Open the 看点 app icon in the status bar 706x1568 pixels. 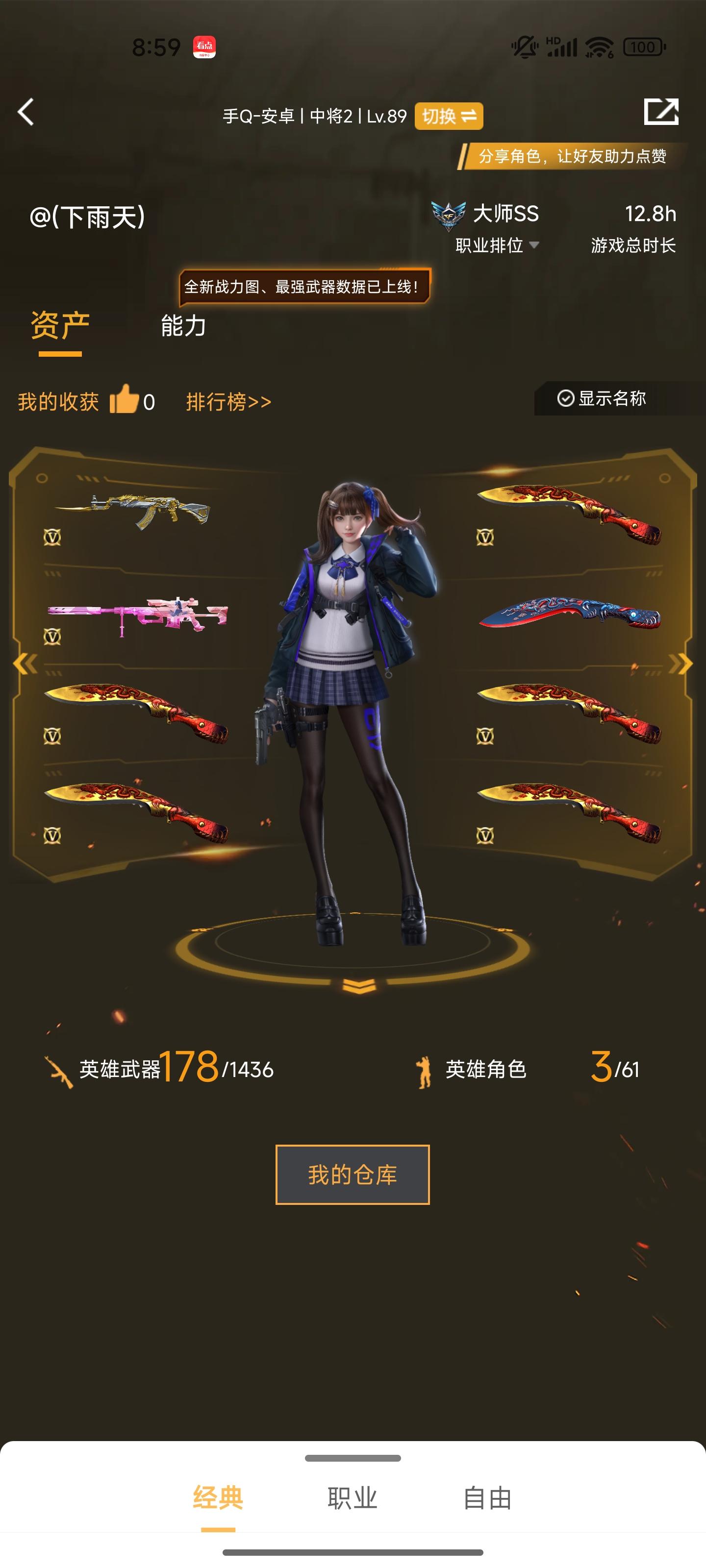point(204,47)
